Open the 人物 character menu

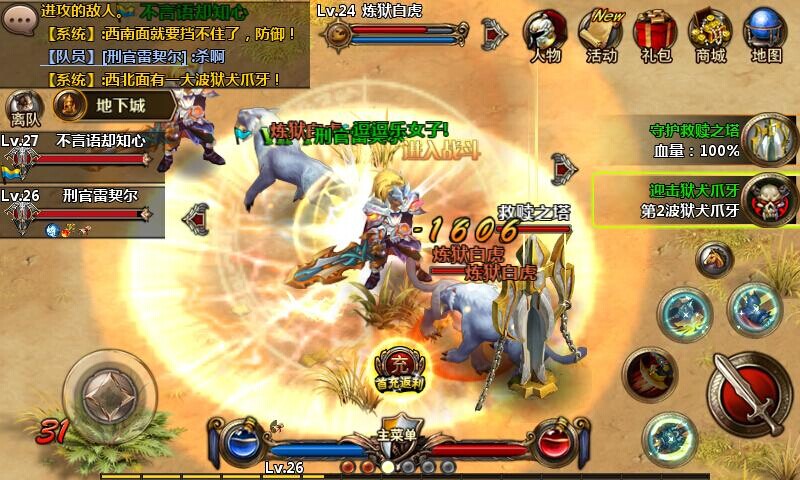pos(546,34)
